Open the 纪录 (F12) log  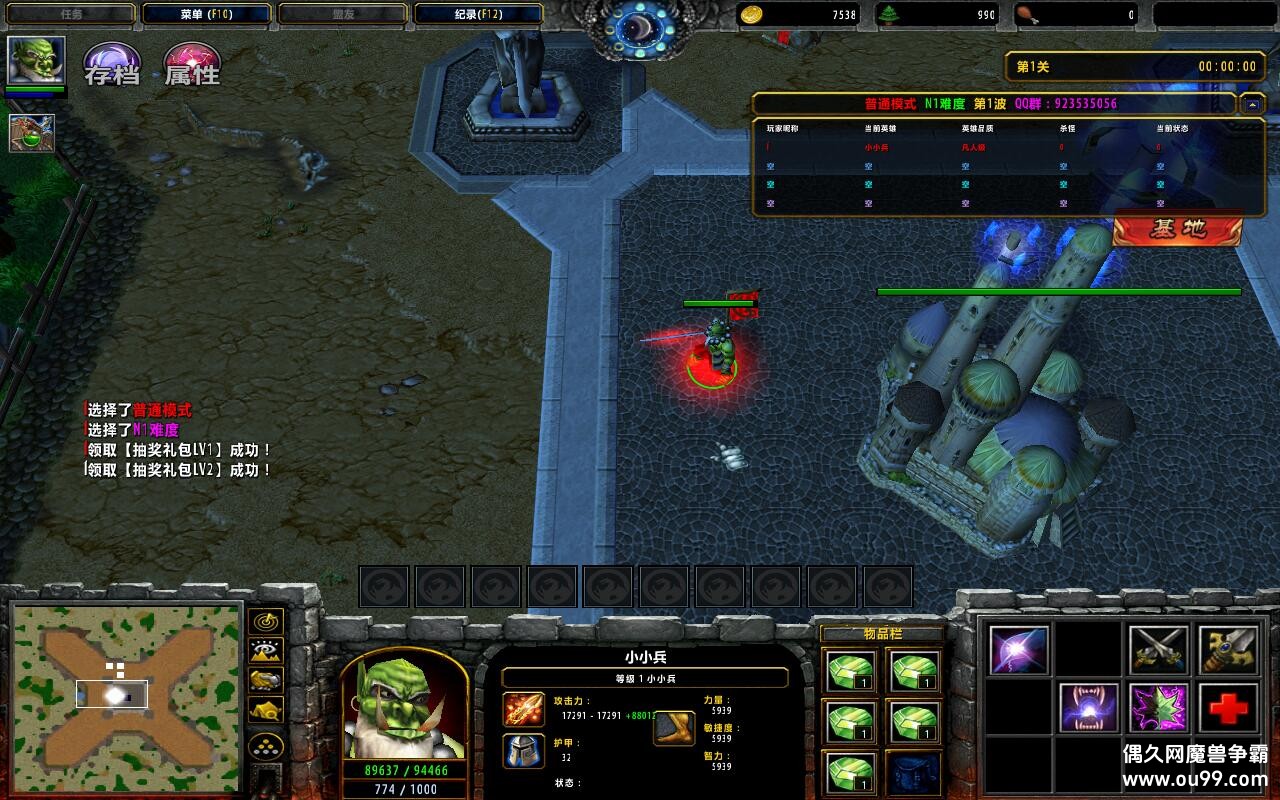click(x=478, y=14)
